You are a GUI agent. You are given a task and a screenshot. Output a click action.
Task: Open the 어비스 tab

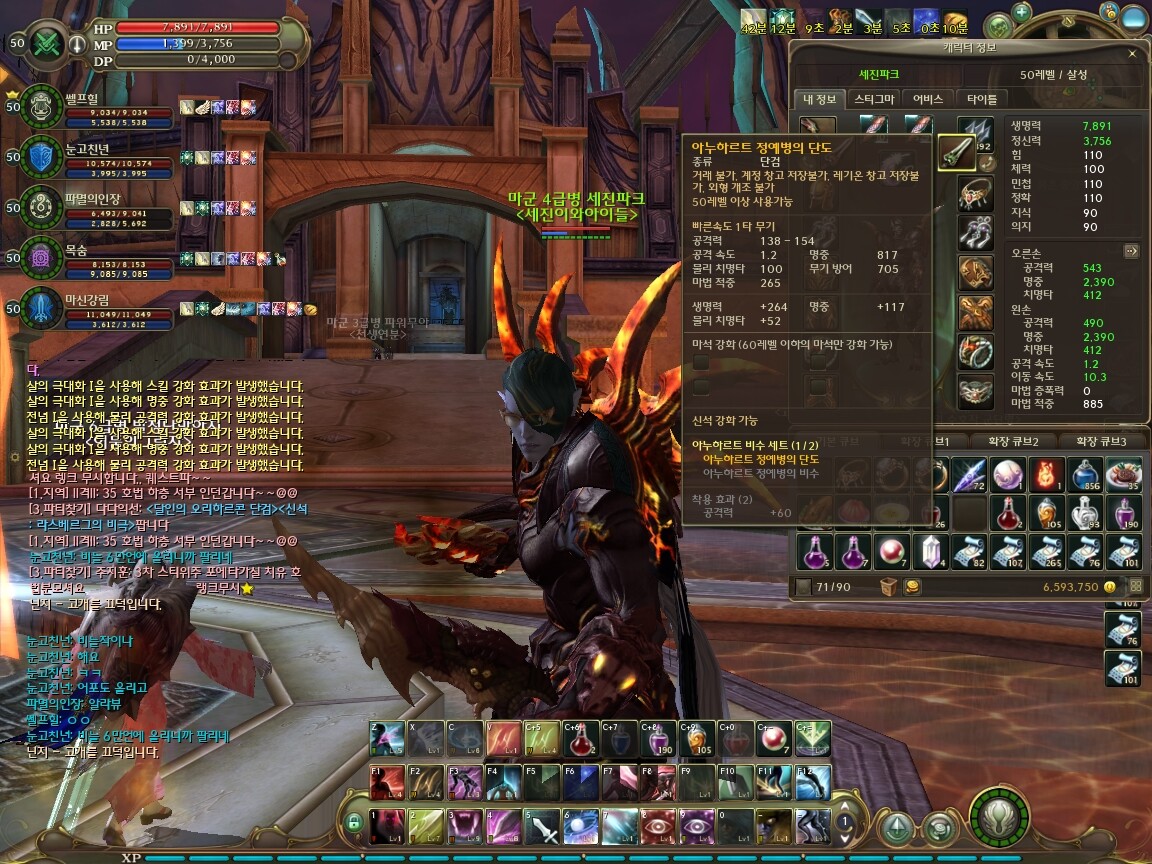tap(928, 99)
